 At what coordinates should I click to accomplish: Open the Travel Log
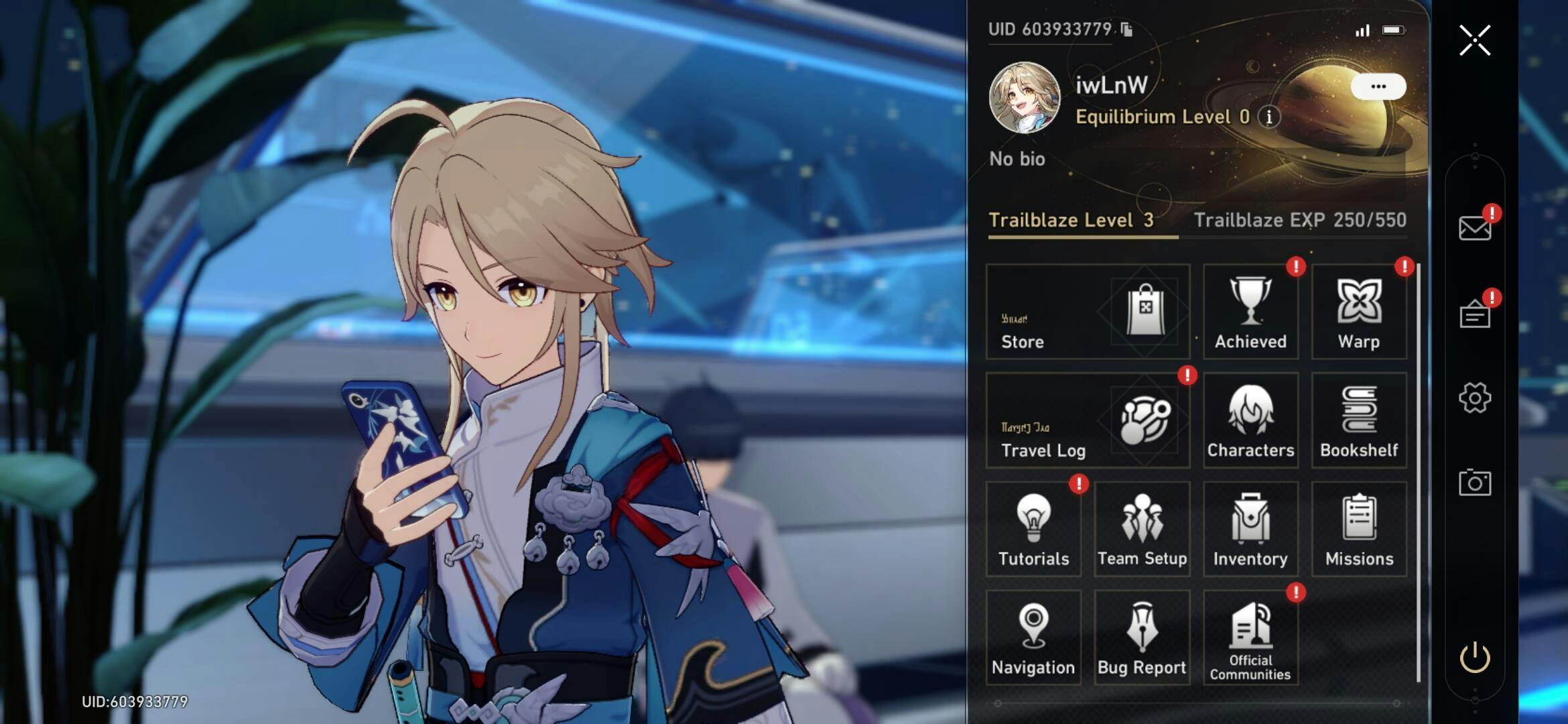pos(1088,420)
